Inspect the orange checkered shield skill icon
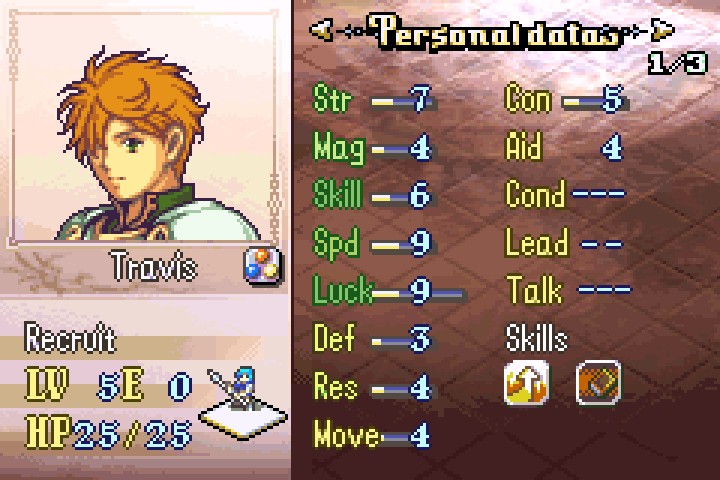720x480 pixels. (598, 382)
